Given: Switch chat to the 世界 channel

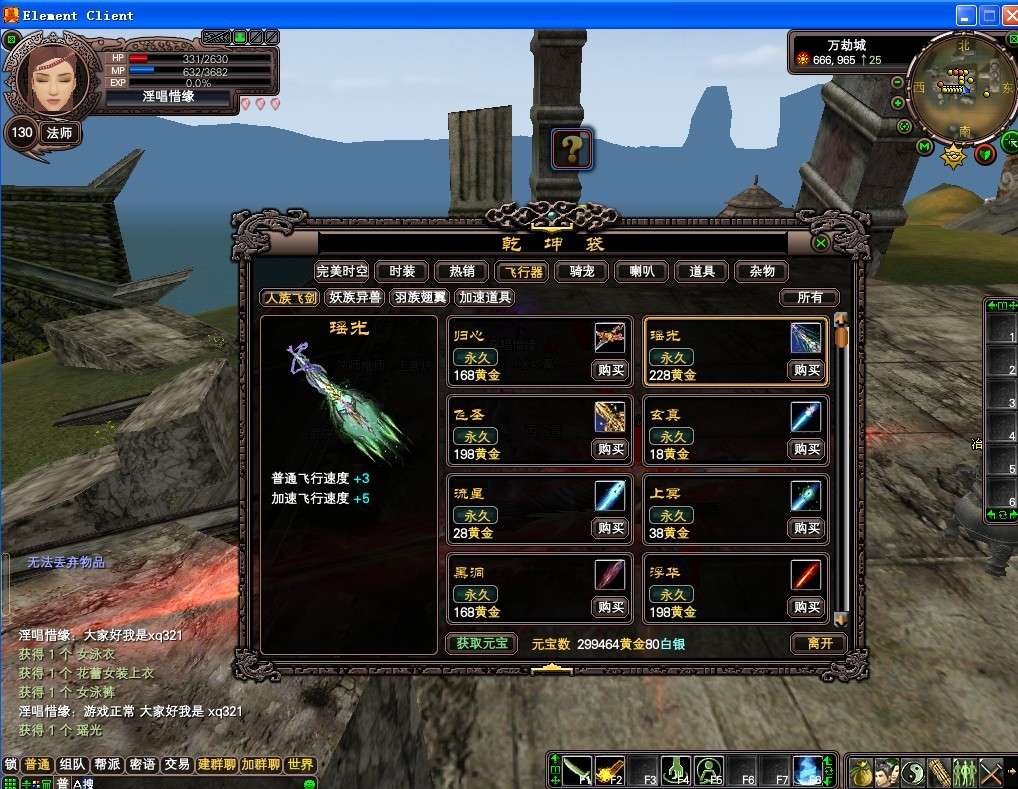Looking at the screenshot, I should [300, 765].
